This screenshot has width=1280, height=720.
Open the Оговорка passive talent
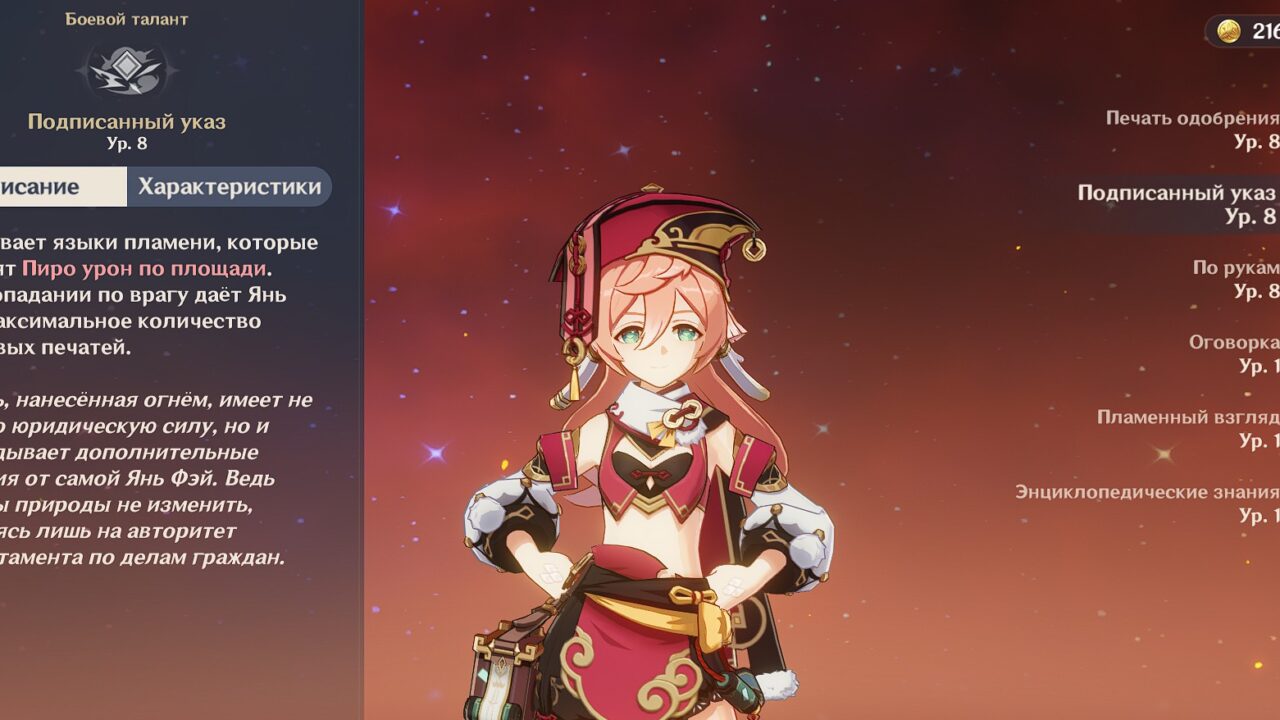pos(1232,354)
